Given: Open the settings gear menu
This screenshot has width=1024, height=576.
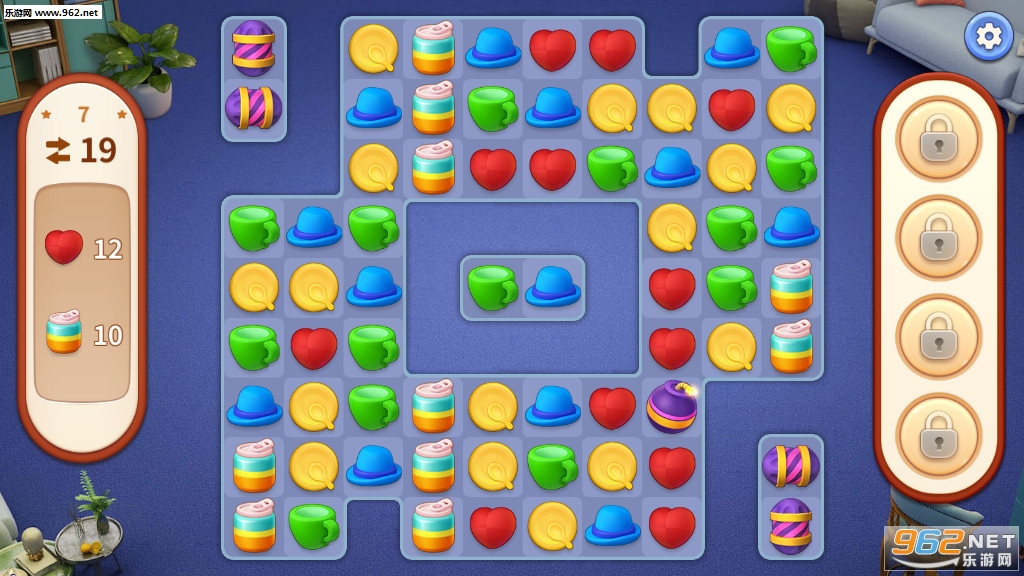Looking at the screenshot, I should pos(988,37).
